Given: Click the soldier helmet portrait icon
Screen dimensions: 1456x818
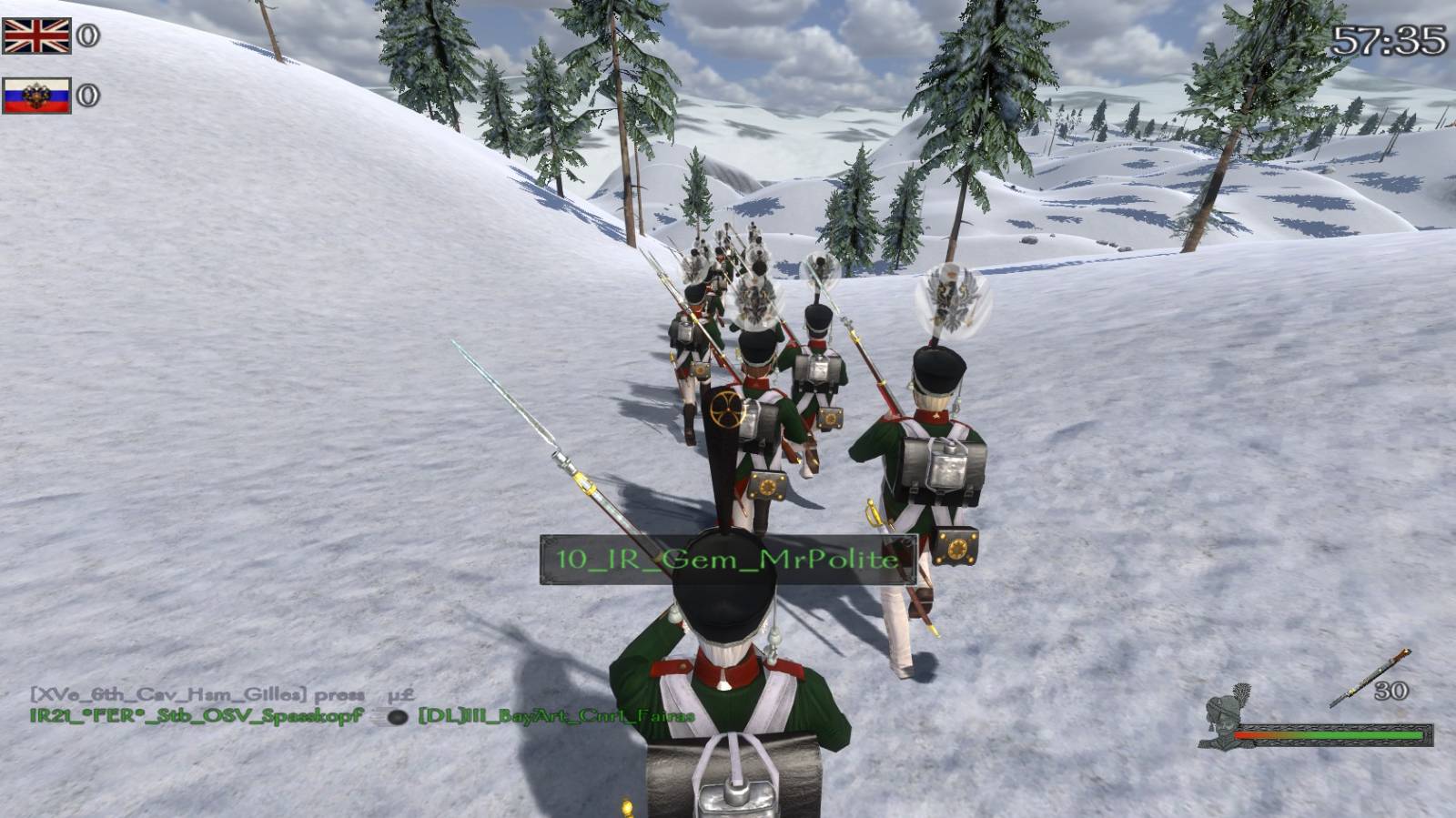Looking at the screenshot, I should click(x=1228, y=714).
